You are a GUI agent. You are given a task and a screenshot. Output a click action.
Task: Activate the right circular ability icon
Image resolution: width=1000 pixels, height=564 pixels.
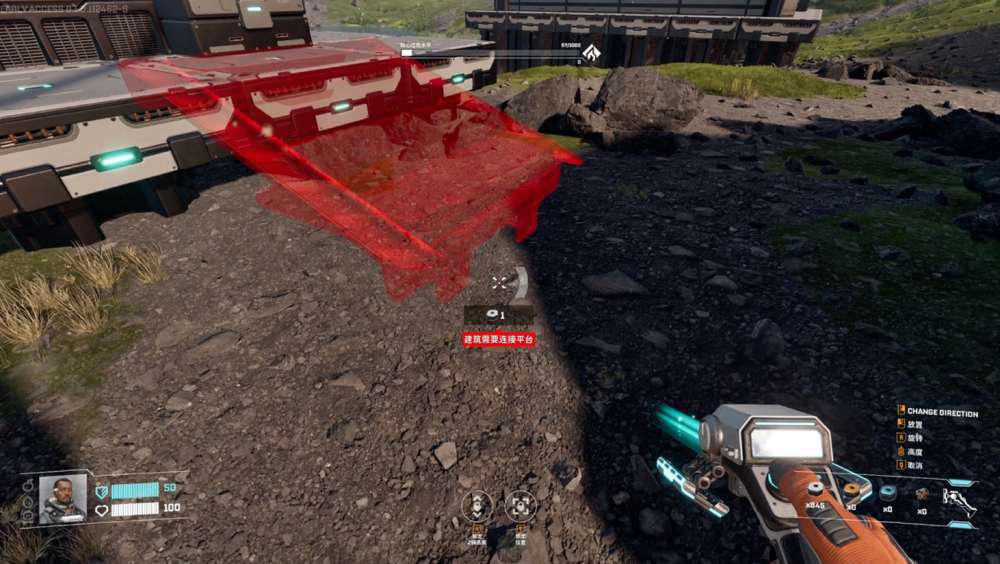coord(520,506)
